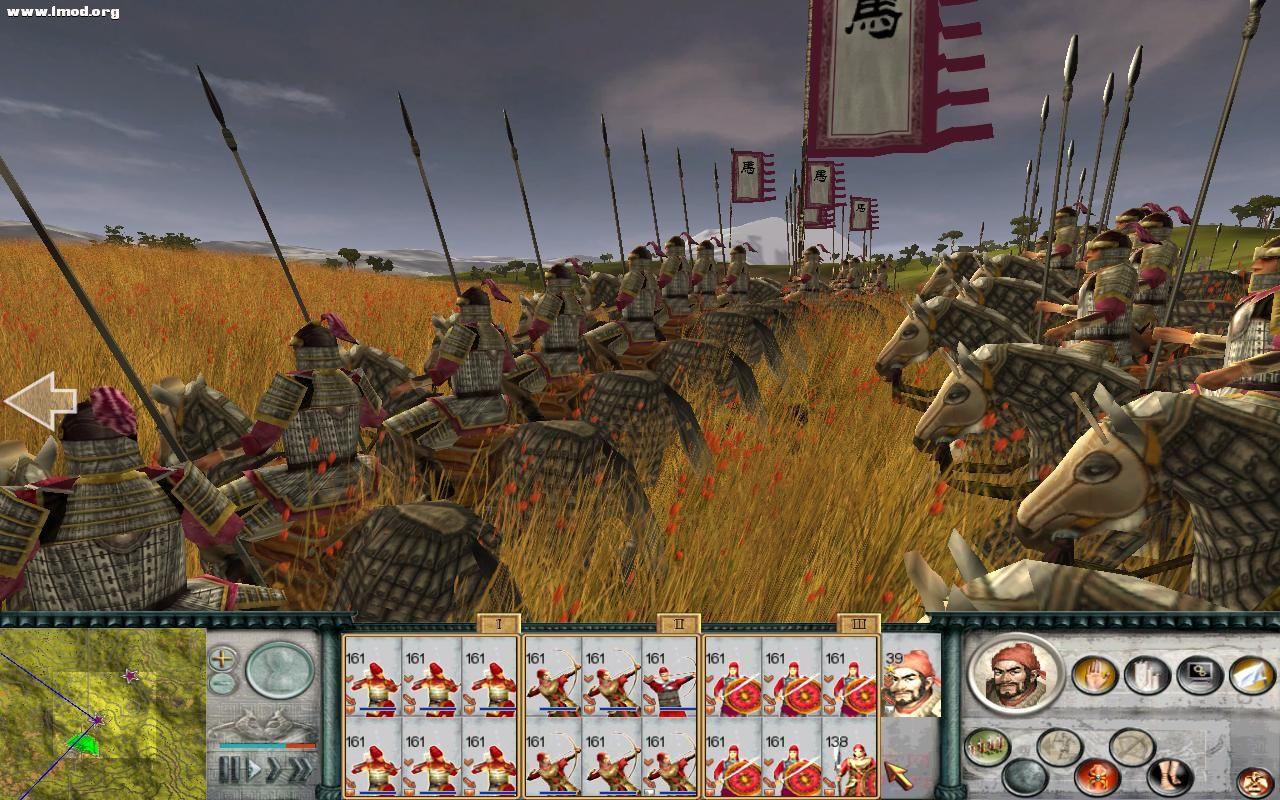1280x800 pixels.
Task: Click the small spyglass icon below the plus
Action: point(221,683)
